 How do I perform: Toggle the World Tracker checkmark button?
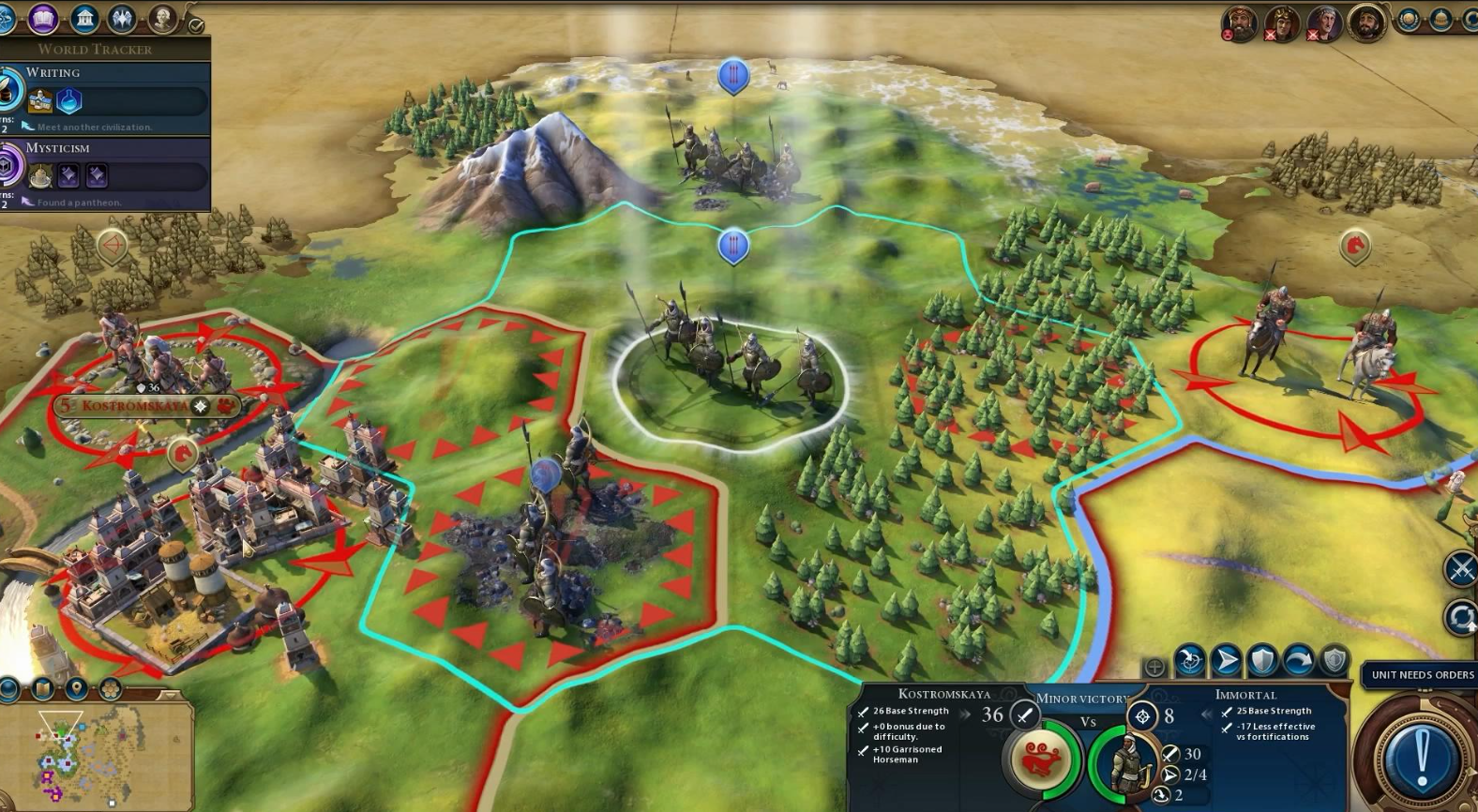tap(196, 25)
